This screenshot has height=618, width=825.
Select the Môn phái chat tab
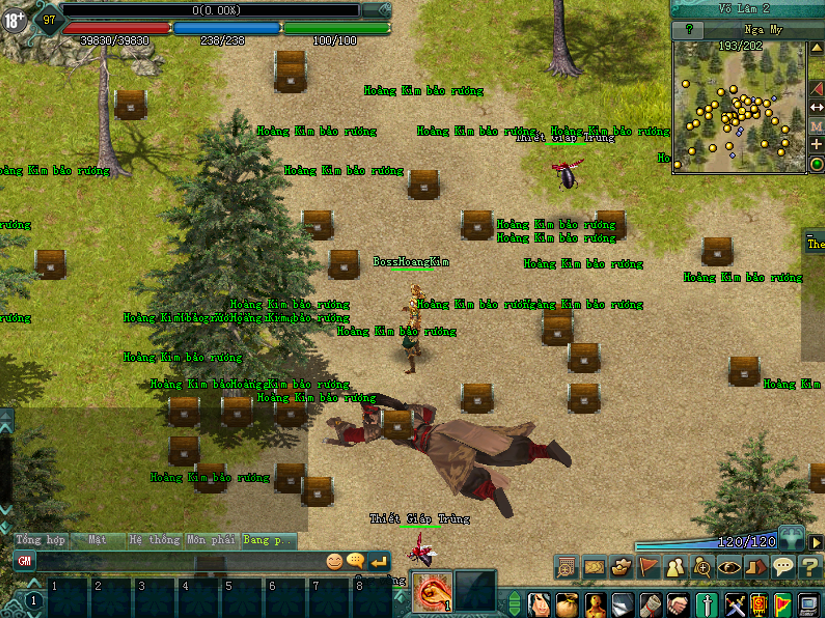tap(211, 540)
